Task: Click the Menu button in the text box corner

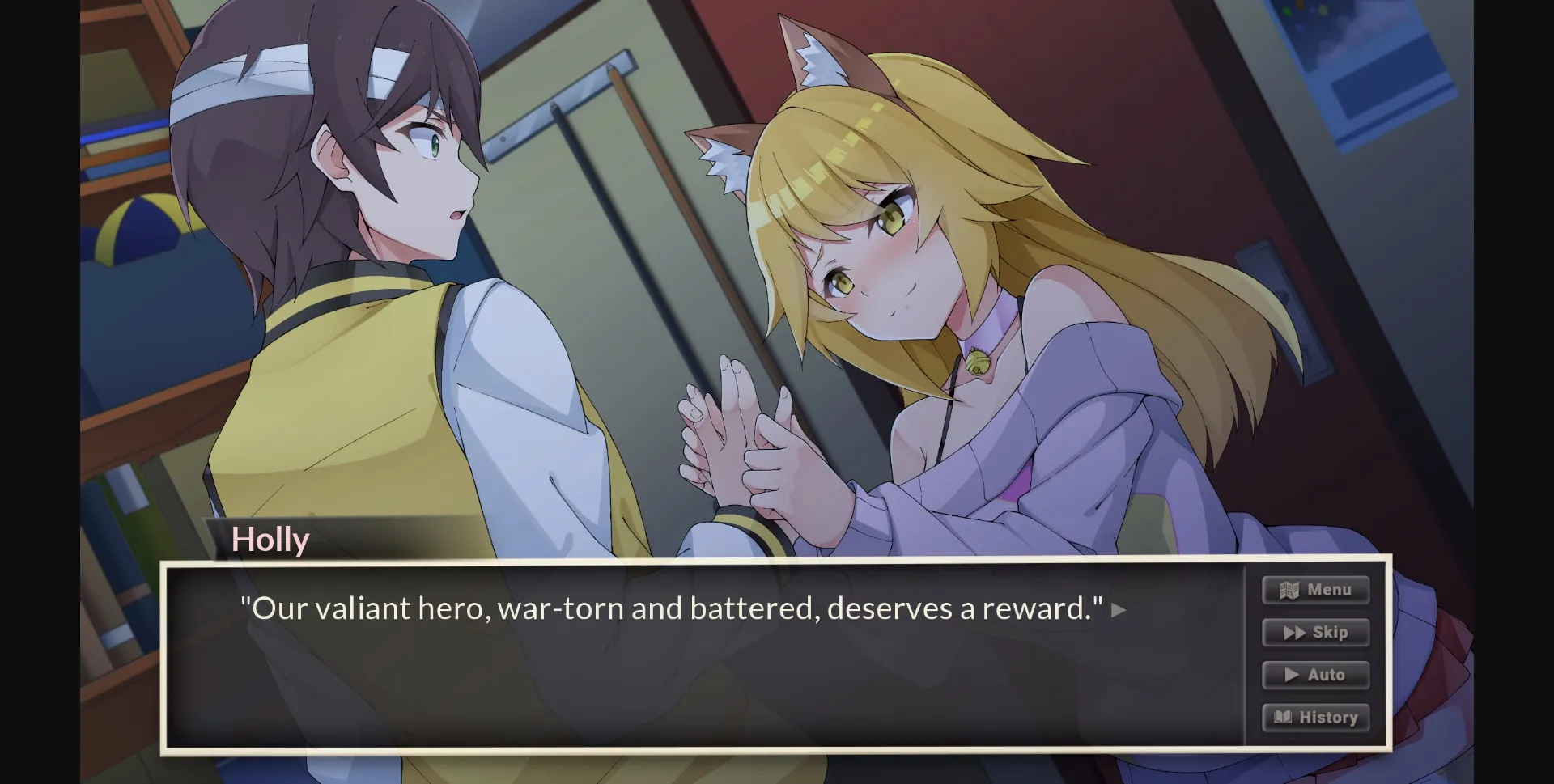Action: click(x=1314, y=590)
